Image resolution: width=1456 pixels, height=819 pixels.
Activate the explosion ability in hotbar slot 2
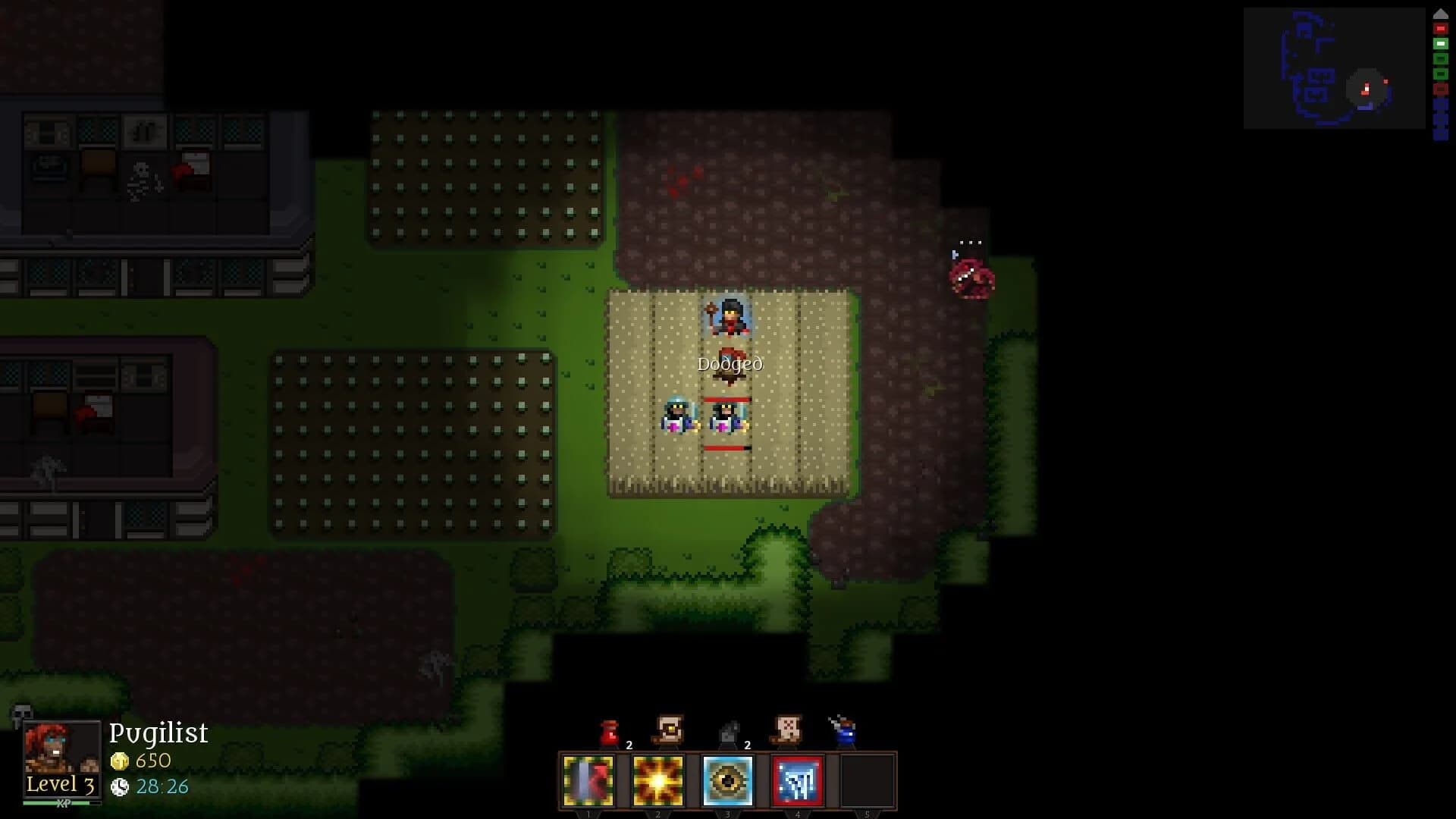tap(657, 783)
